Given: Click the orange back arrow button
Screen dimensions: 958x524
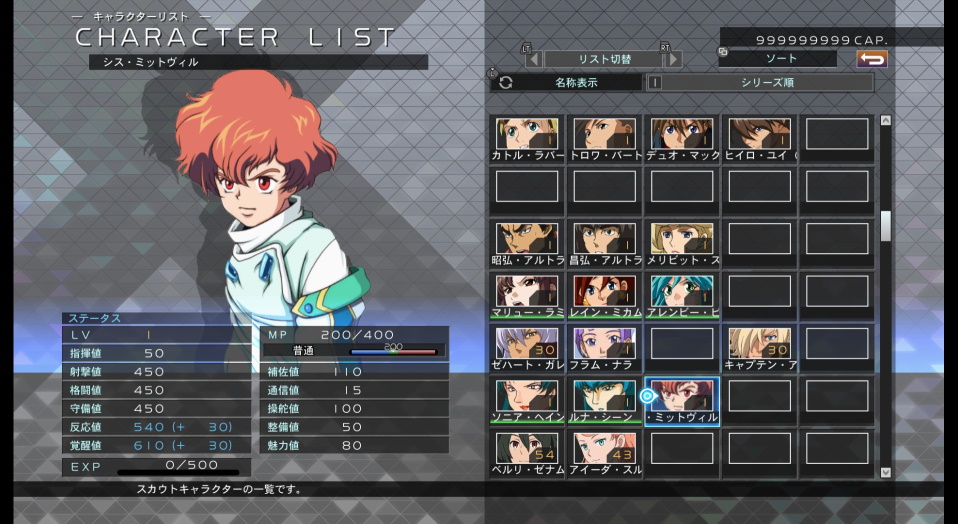Looking at the screenshot, I should tap(872, 59).
